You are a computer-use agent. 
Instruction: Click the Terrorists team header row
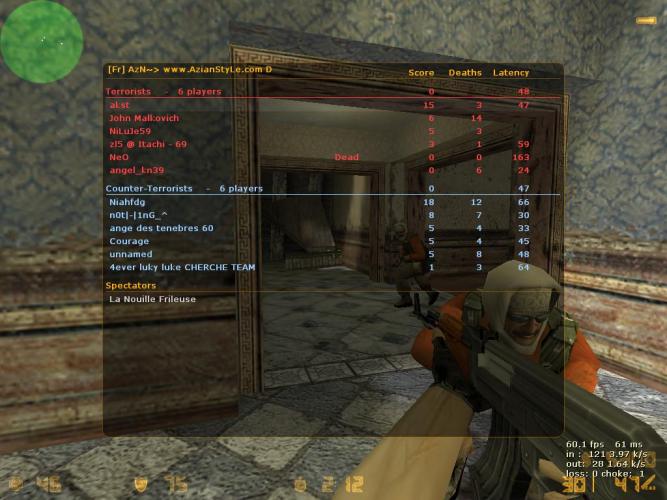[163, 92]
